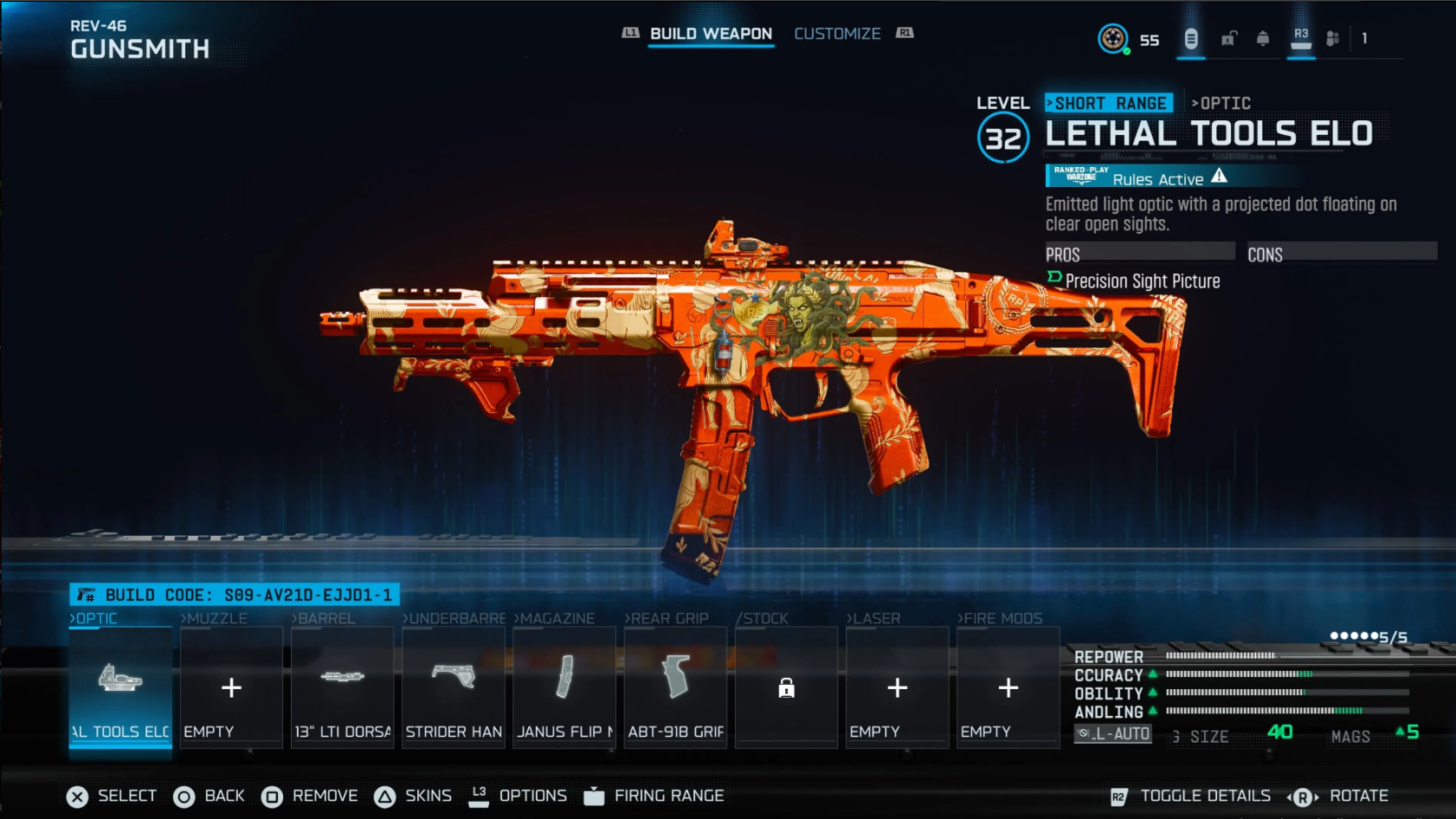This screenshot has width=1456, height=819.
Task: Select the Lethal Tools ELO optic slot
Action: click(119, 688)
